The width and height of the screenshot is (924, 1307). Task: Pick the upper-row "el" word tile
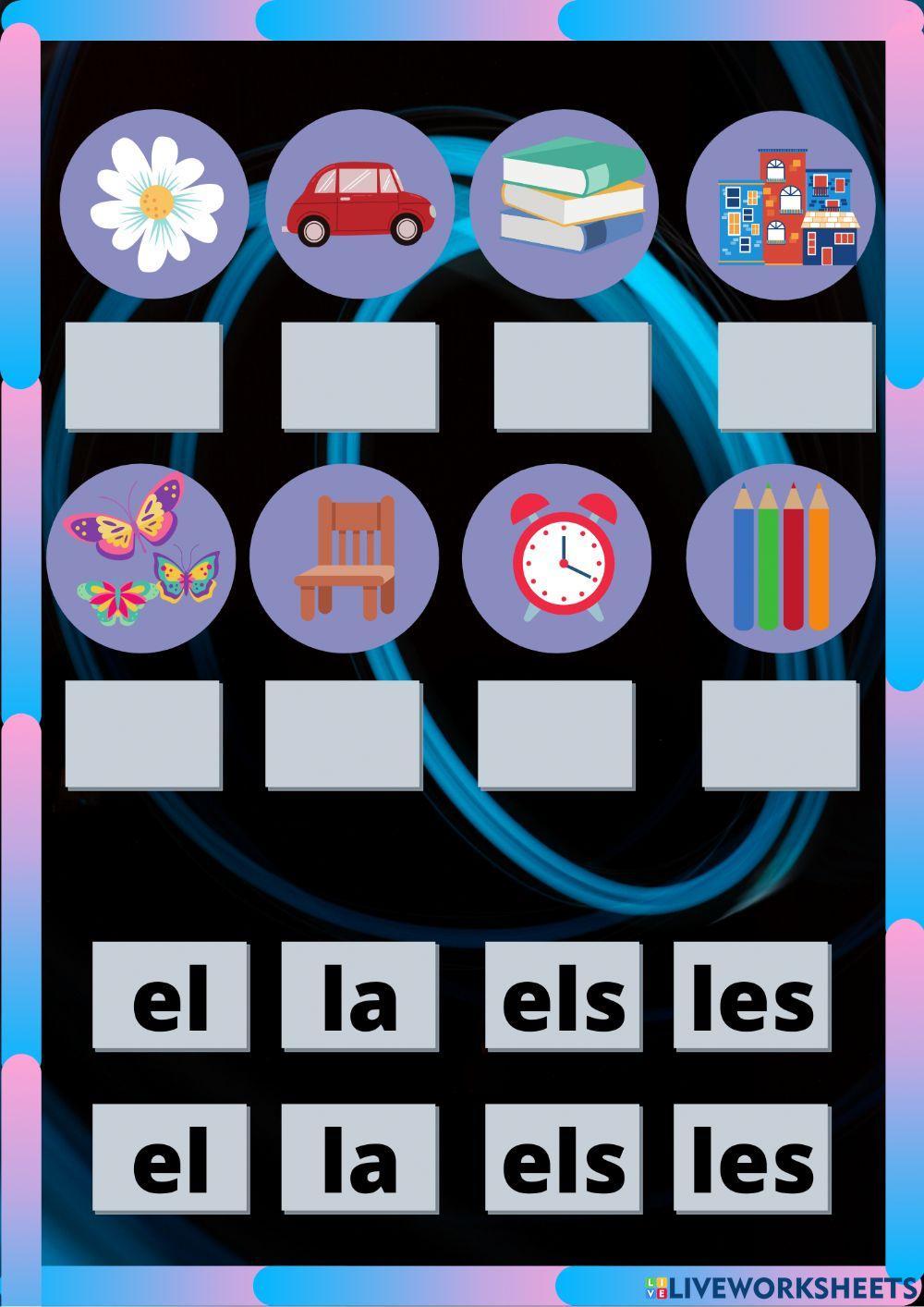(170, 996)
